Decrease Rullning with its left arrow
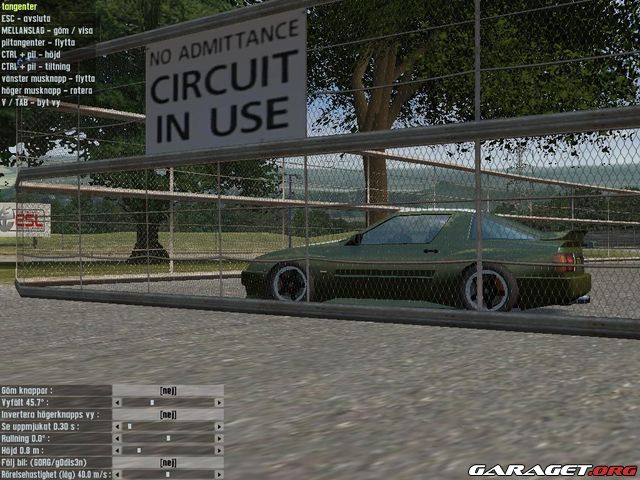The height and width of the screenshot is (480, 640). coord(117,438)
